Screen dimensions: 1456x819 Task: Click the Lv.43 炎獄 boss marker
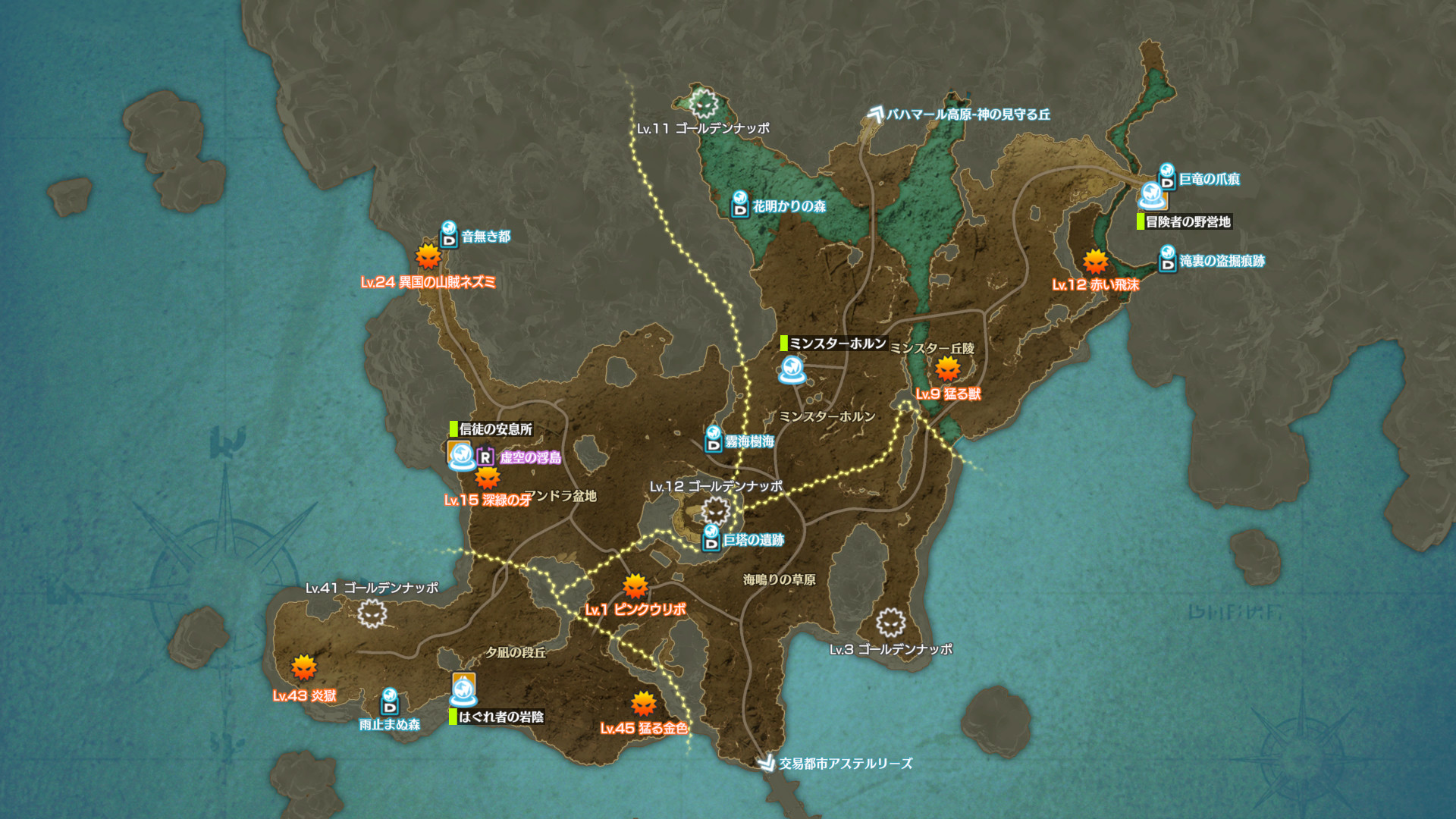click(x=303, y=667)
